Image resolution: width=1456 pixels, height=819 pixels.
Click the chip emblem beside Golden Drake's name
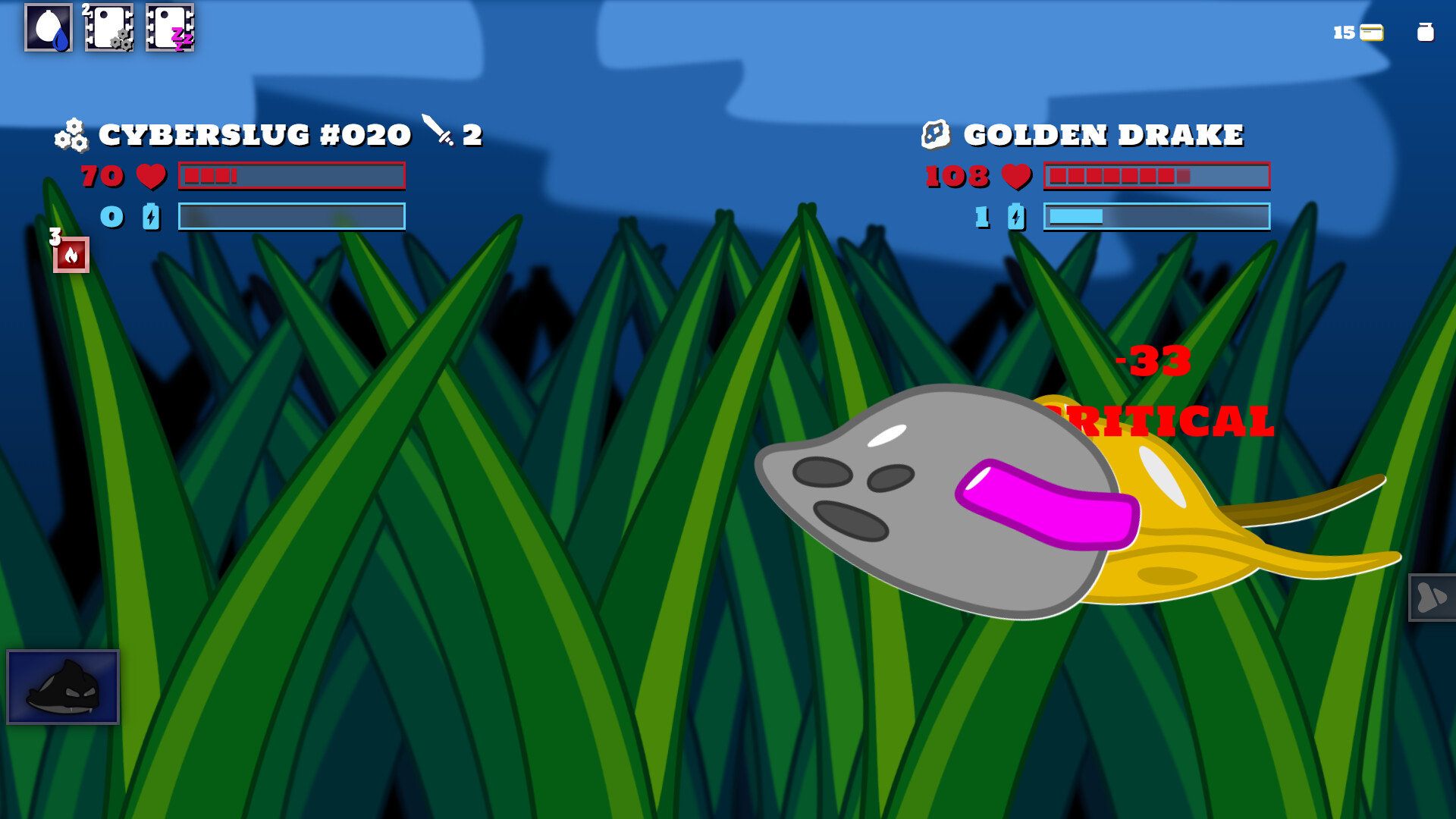pyautogui.click(x=935, y=133)
